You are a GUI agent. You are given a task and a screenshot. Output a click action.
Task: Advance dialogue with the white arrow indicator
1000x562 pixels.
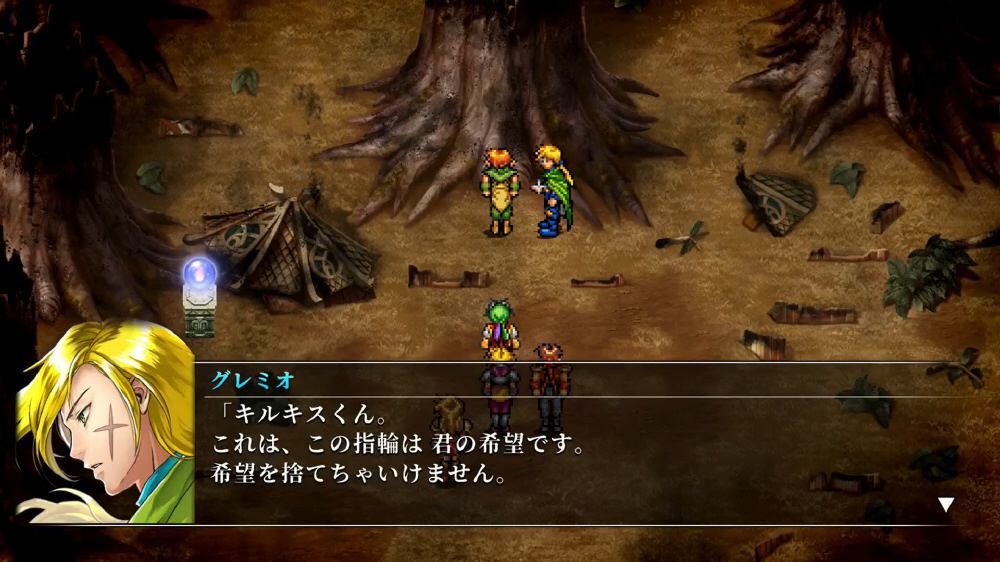(x=945, y=504)
